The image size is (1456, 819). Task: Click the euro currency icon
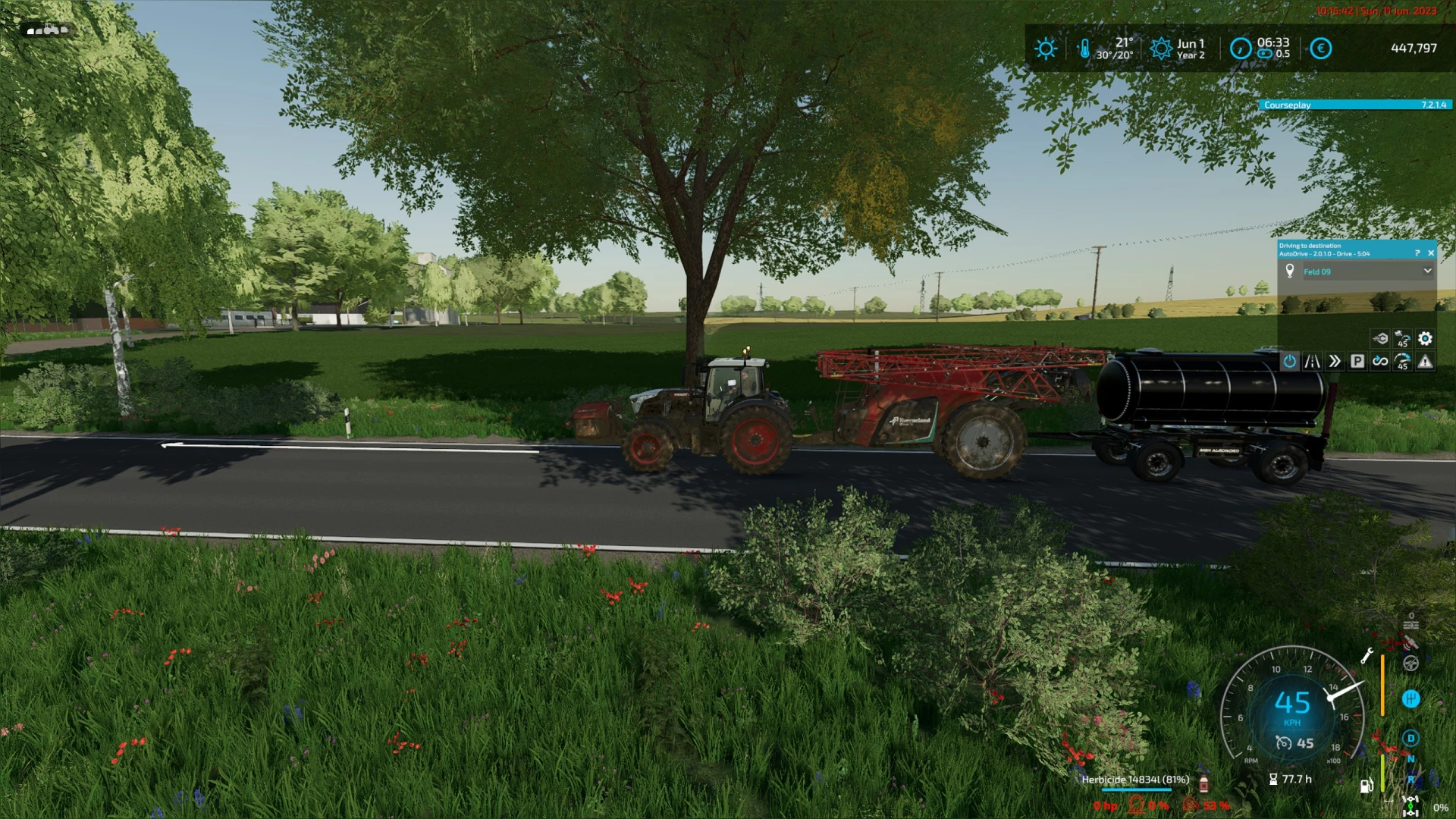[x=1320, y=49]
